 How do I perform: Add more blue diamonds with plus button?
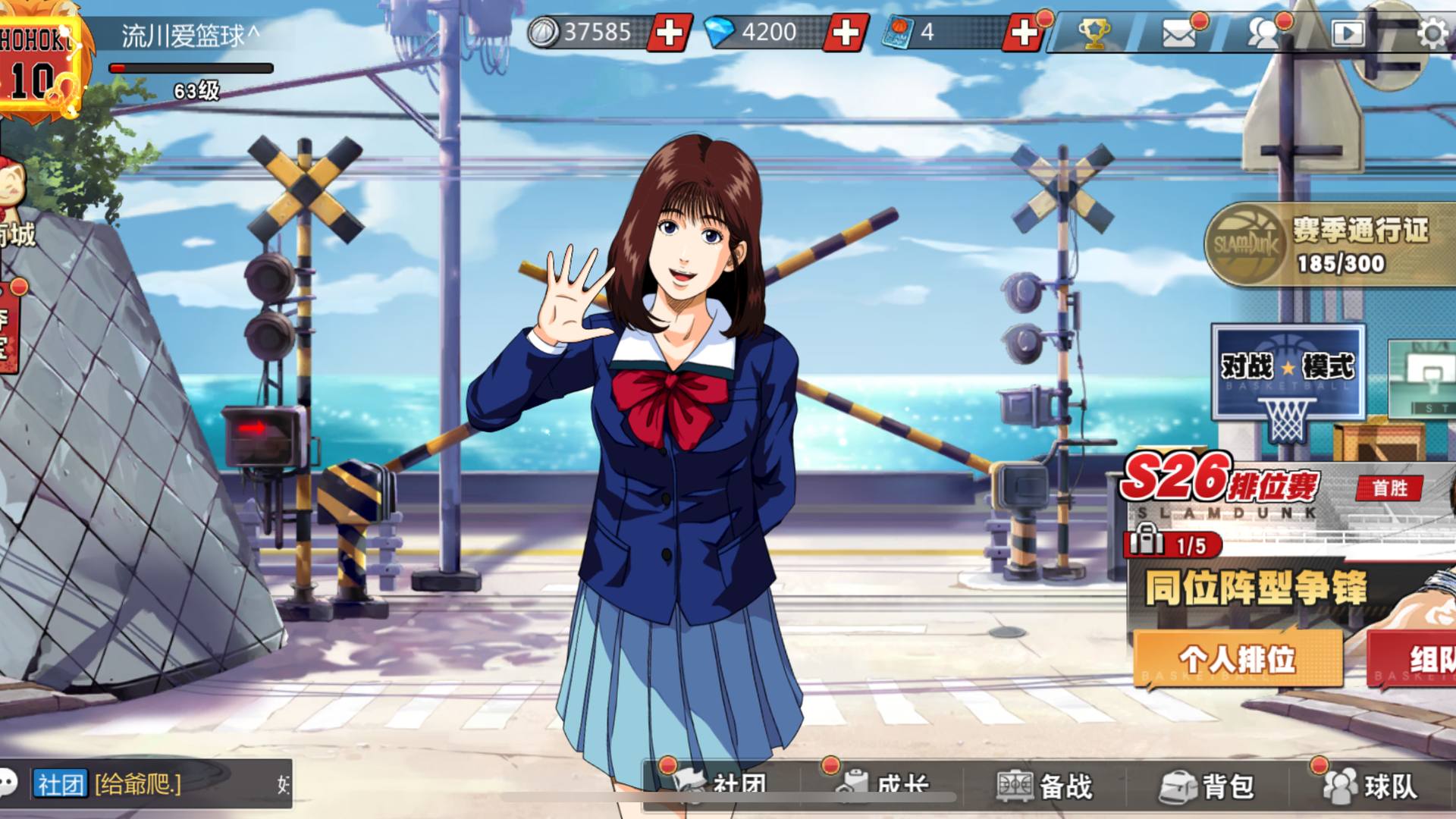point(846,33)
